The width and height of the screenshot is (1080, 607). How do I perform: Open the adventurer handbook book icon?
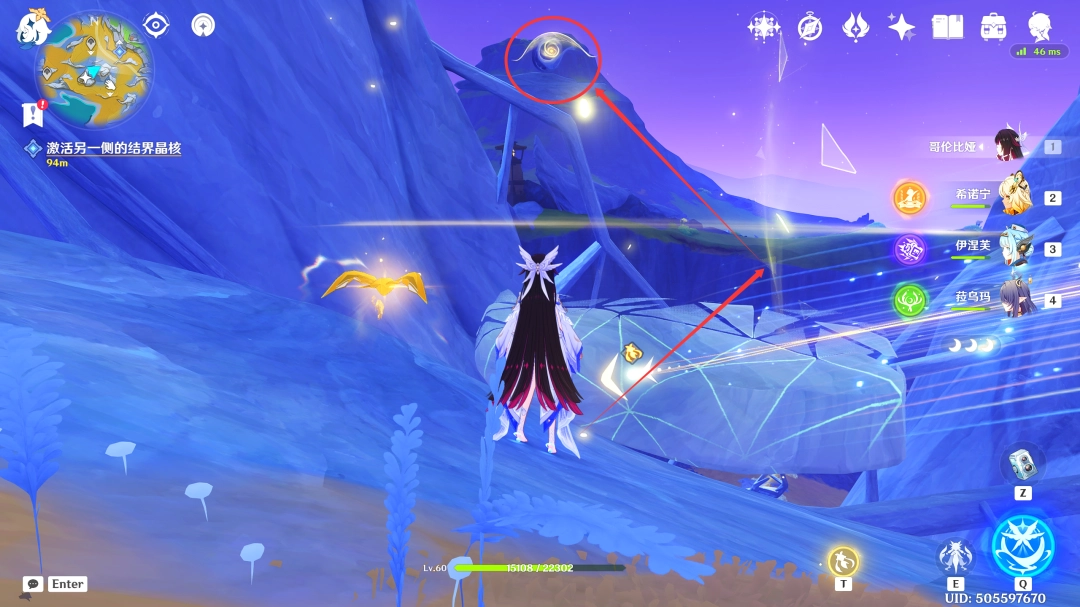pos(947,27)
